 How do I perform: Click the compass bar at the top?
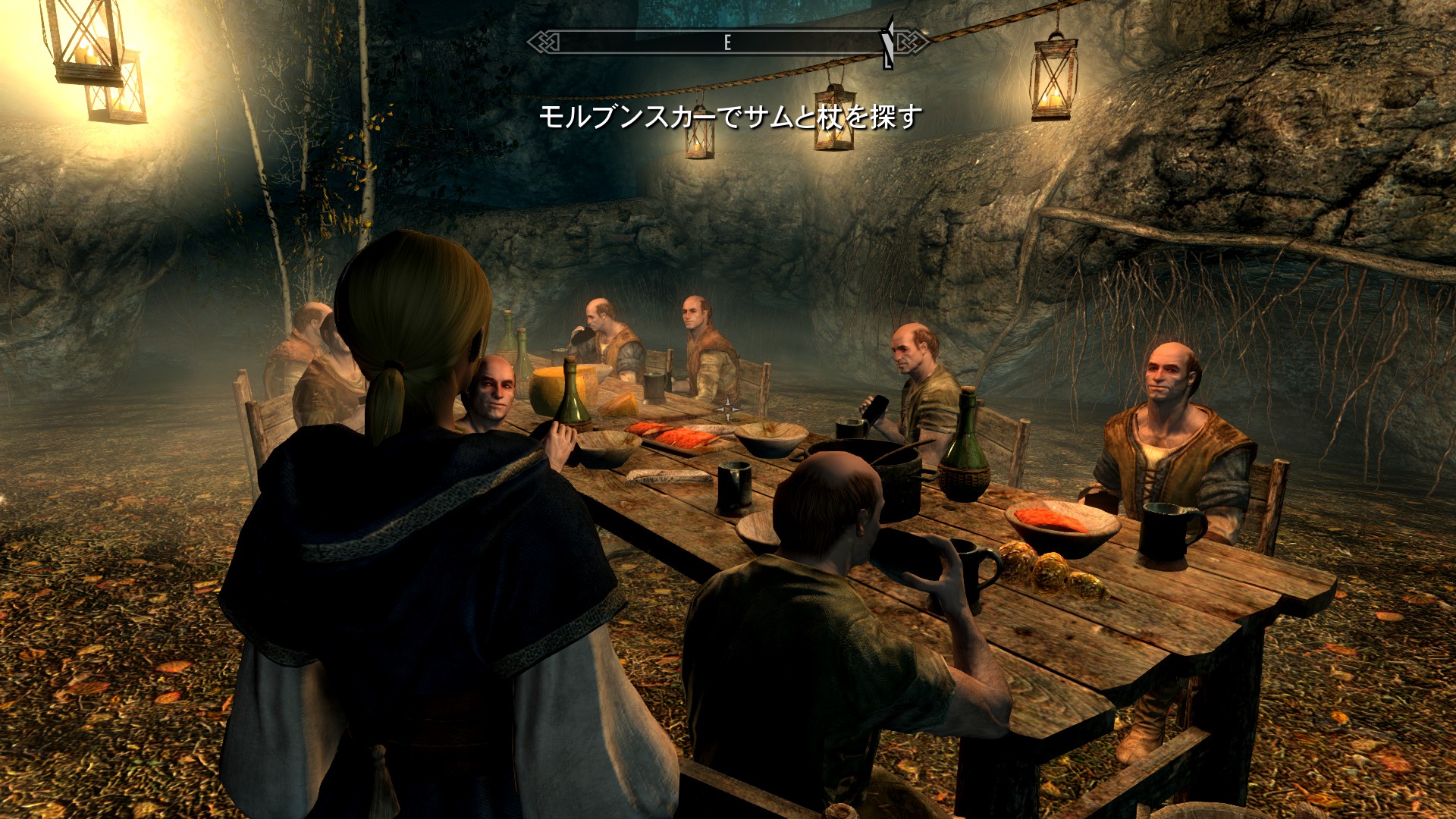[726, 42]
